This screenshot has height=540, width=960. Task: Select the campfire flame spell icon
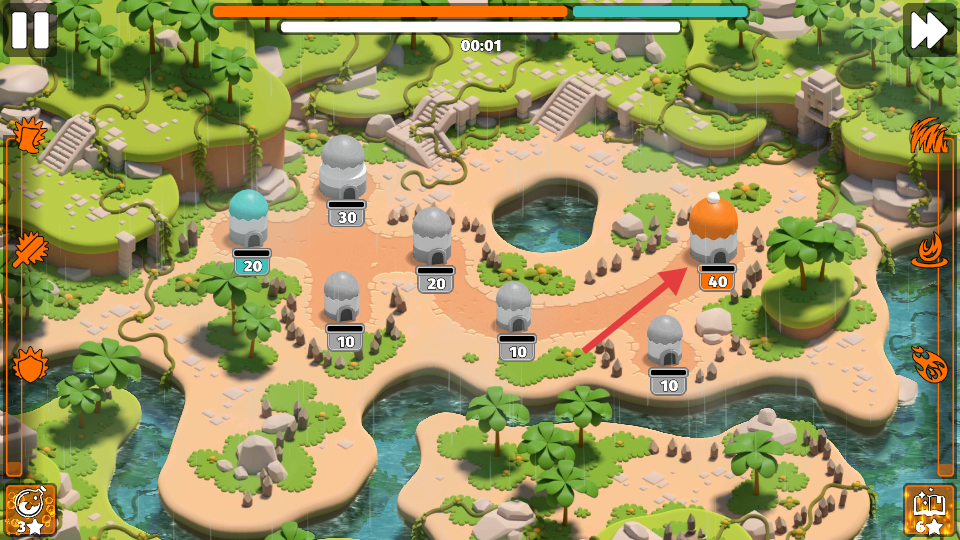click(x=931, y=249)
